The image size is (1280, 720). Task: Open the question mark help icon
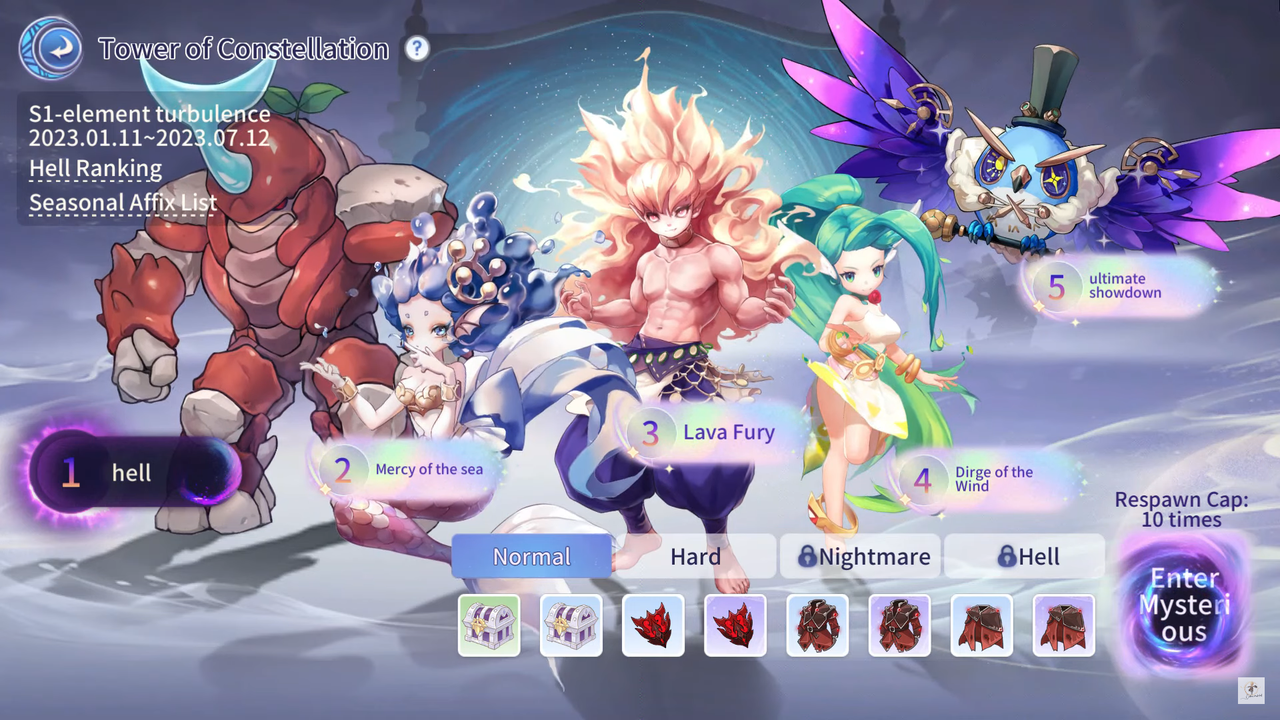point(417,48)
